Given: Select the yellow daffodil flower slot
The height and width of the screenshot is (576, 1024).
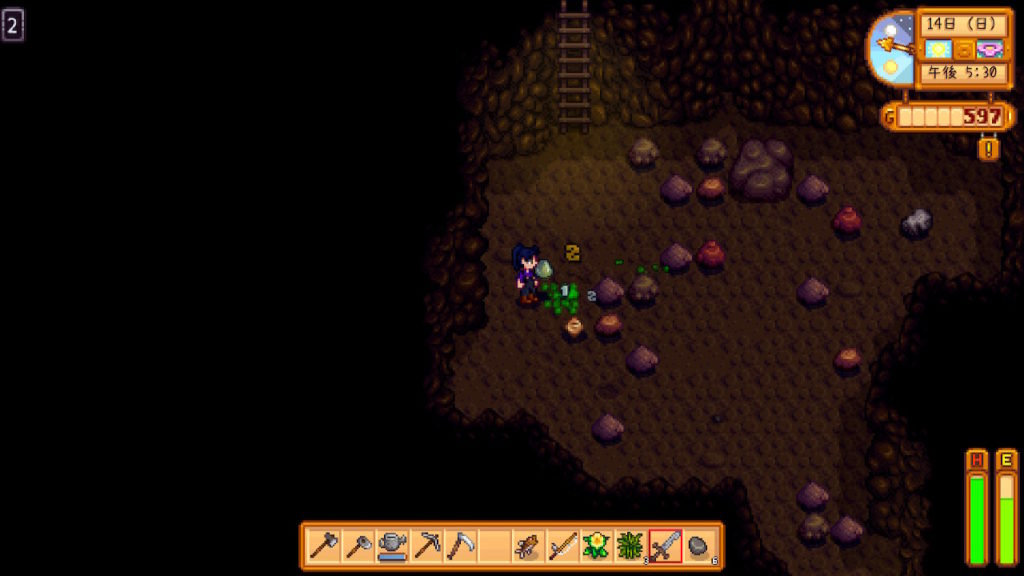Looking at the screenshot, I should tap(597, 546).
